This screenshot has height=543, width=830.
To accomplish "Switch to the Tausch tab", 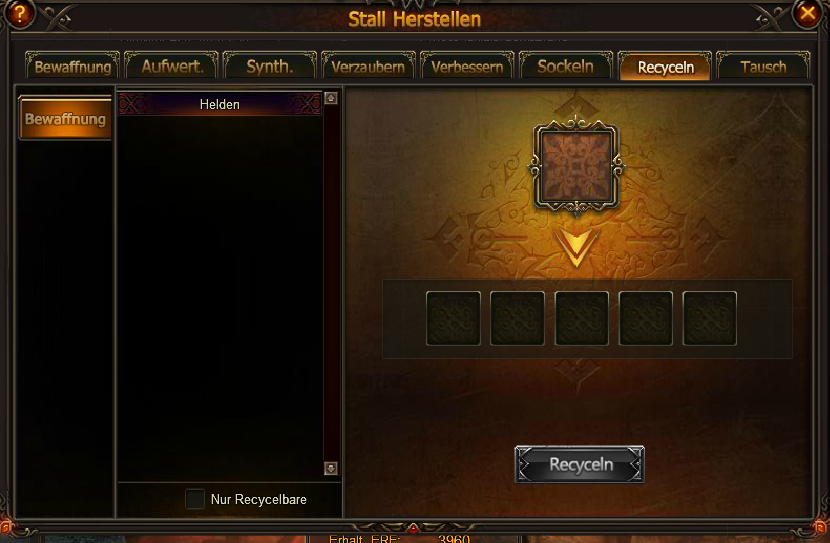I will coord(763,67).
